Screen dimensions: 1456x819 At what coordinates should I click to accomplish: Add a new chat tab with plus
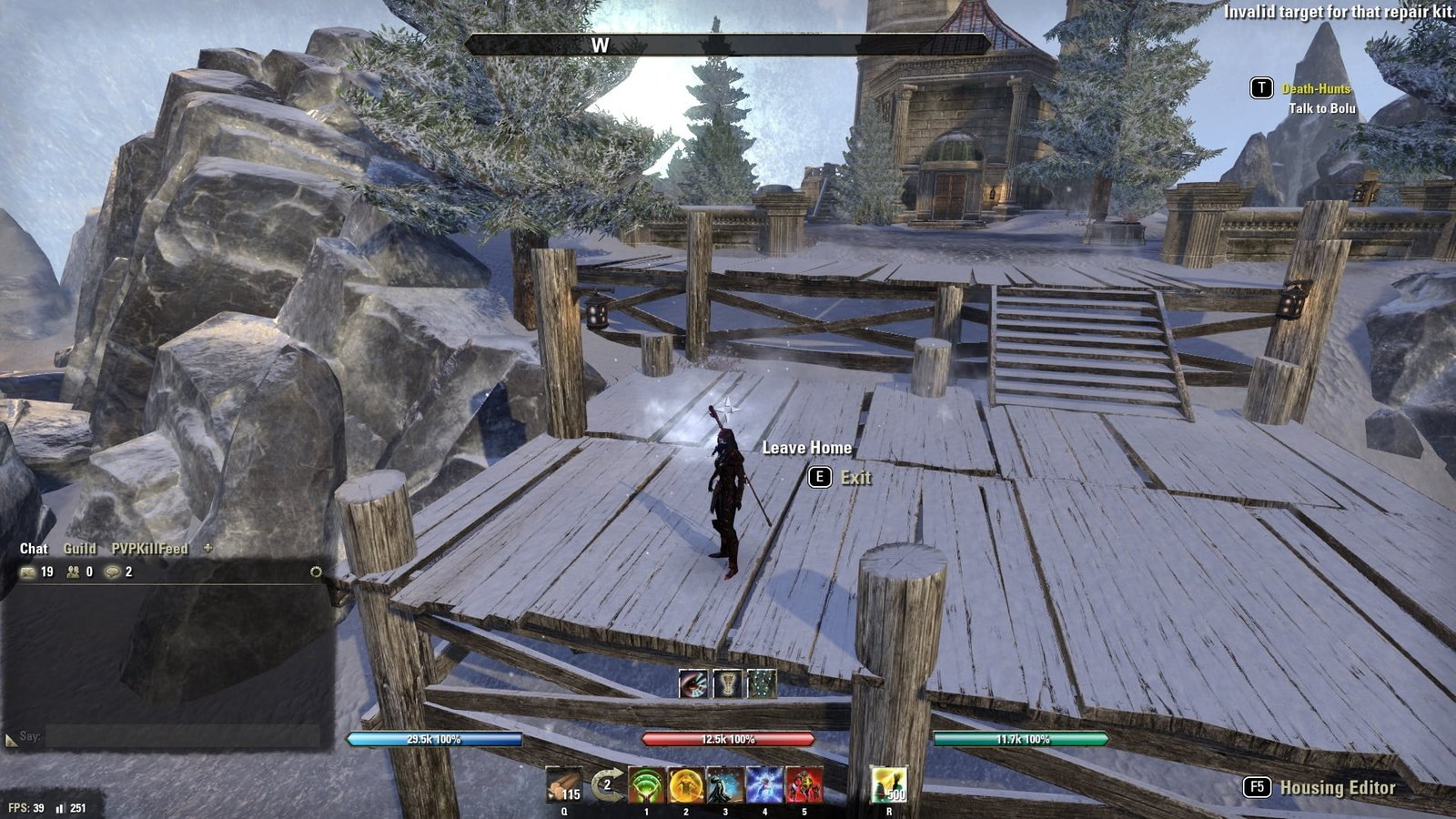click(x=207, y=548)
